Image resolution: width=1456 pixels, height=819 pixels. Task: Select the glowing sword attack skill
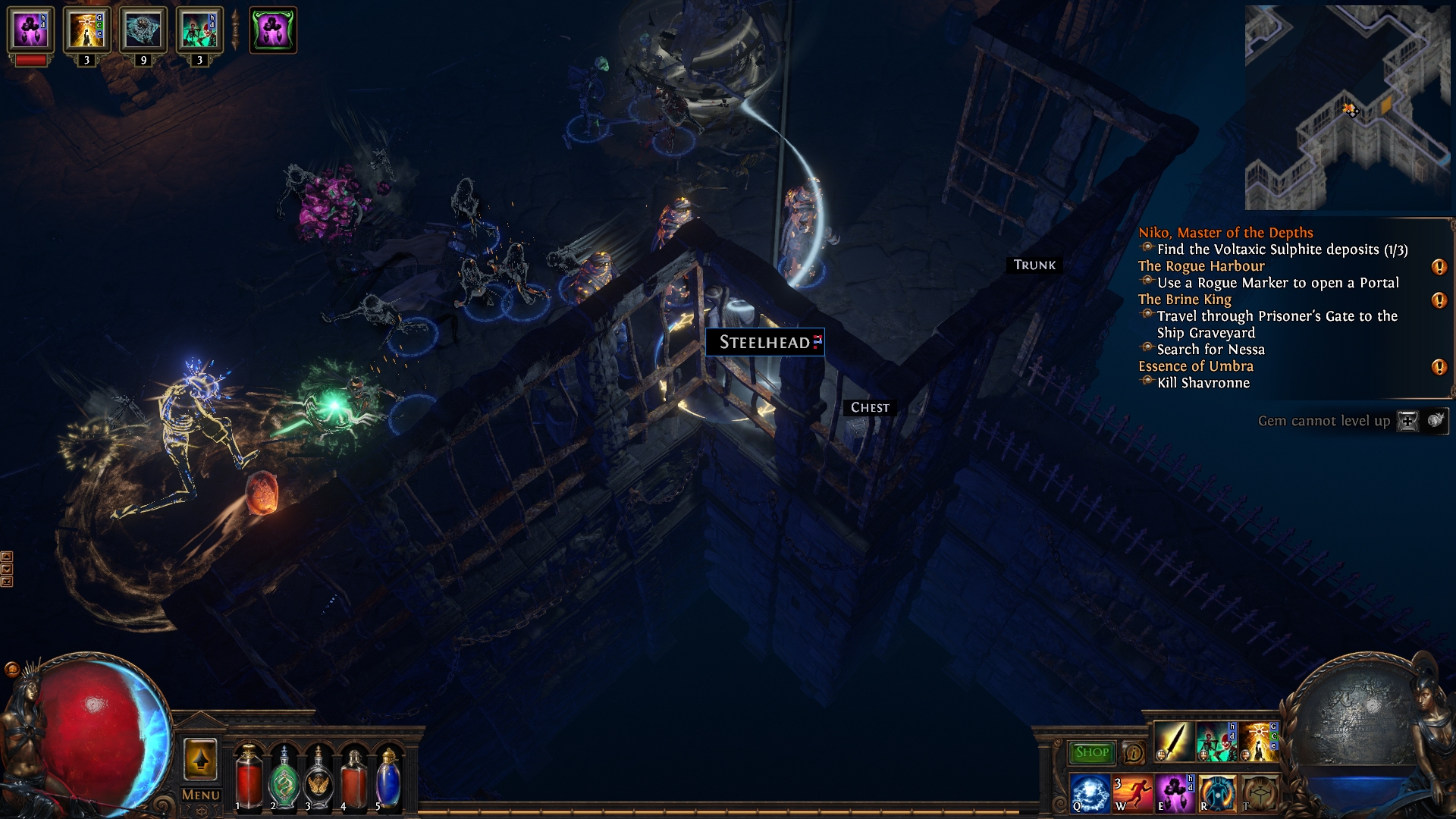coord(1173,742)
